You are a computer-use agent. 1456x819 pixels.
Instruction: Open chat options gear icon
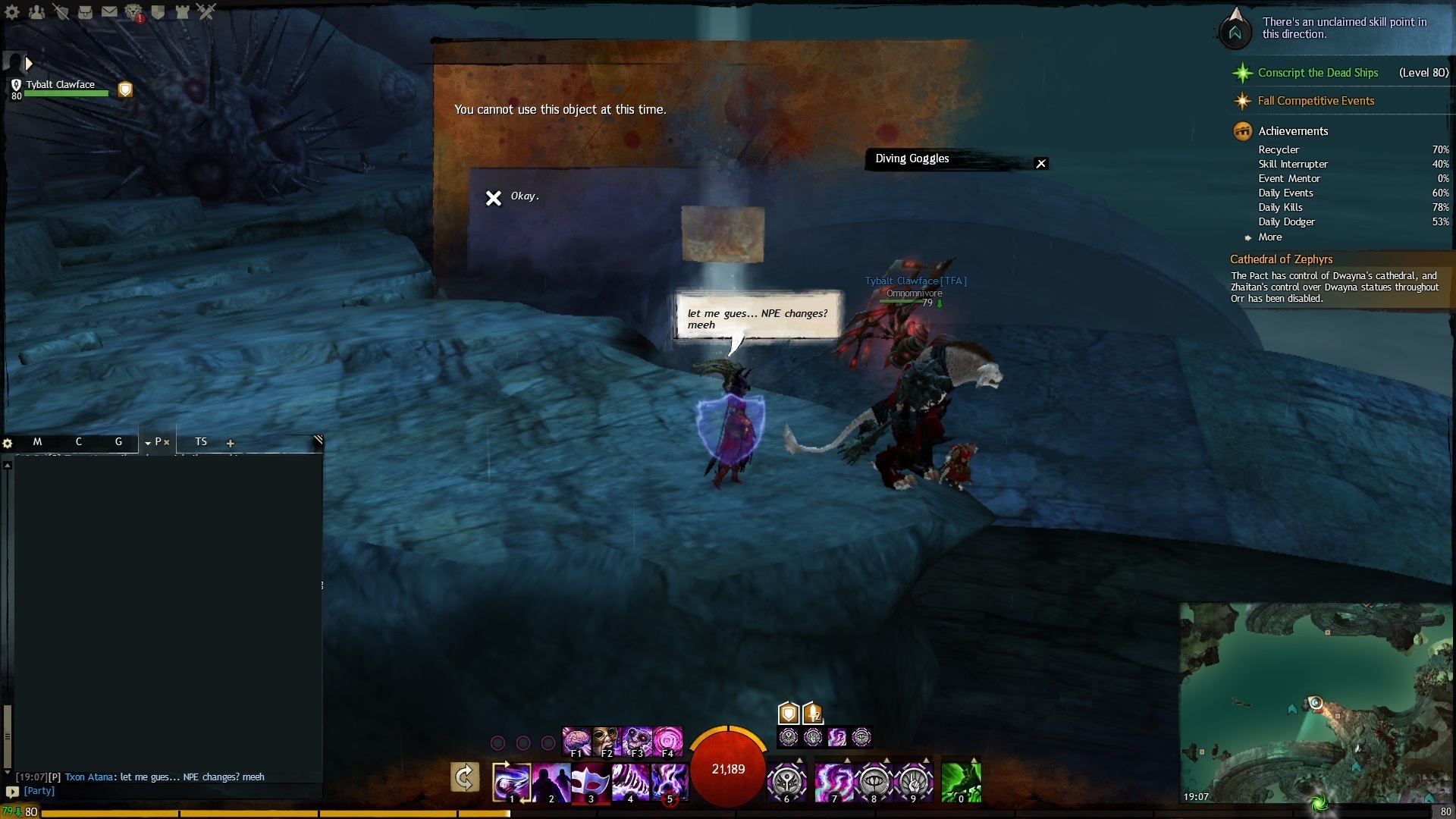tap(8, 444)
